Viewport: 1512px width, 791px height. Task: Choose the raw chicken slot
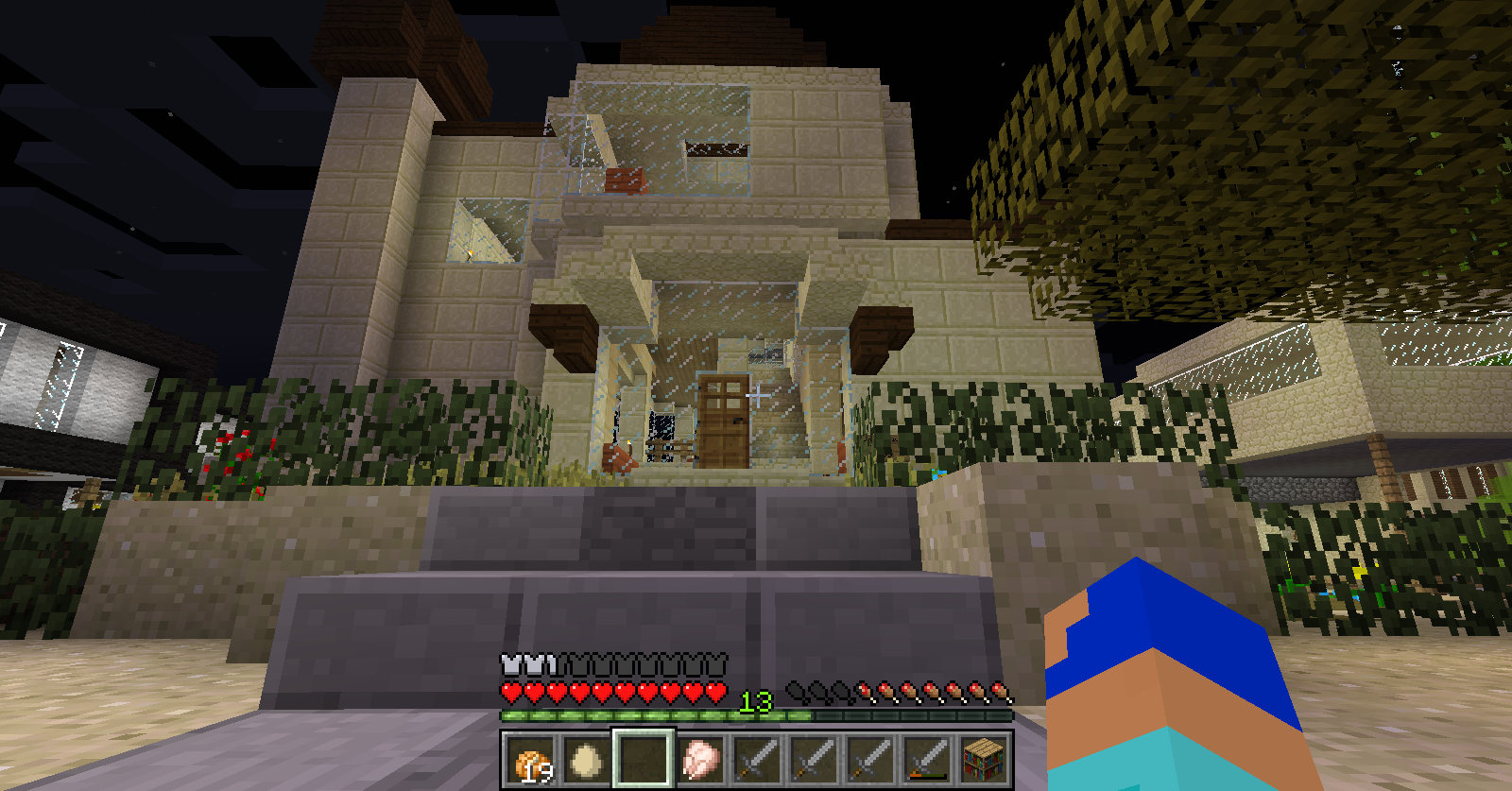[700, 759]
